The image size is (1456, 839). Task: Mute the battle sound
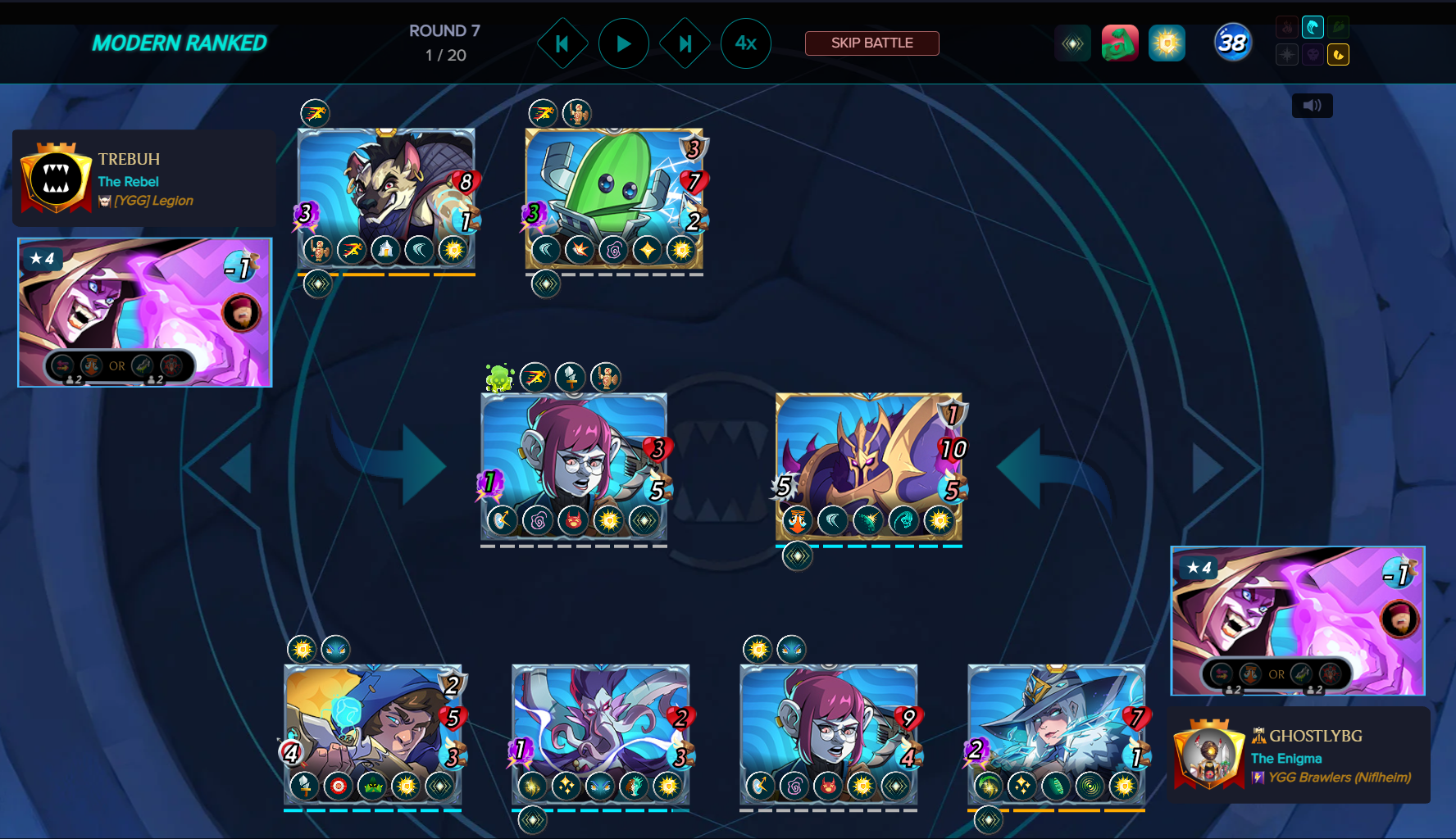(1312, 106)
